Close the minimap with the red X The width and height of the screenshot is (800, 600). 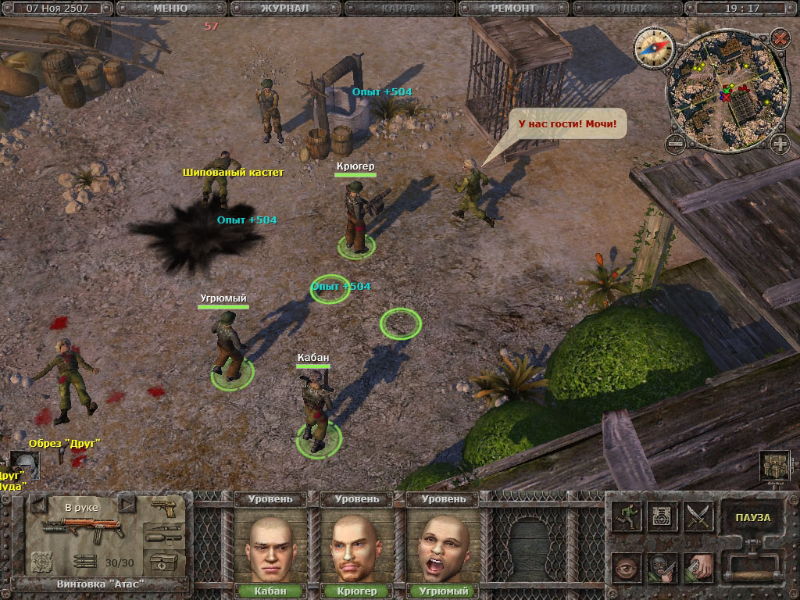780,39
